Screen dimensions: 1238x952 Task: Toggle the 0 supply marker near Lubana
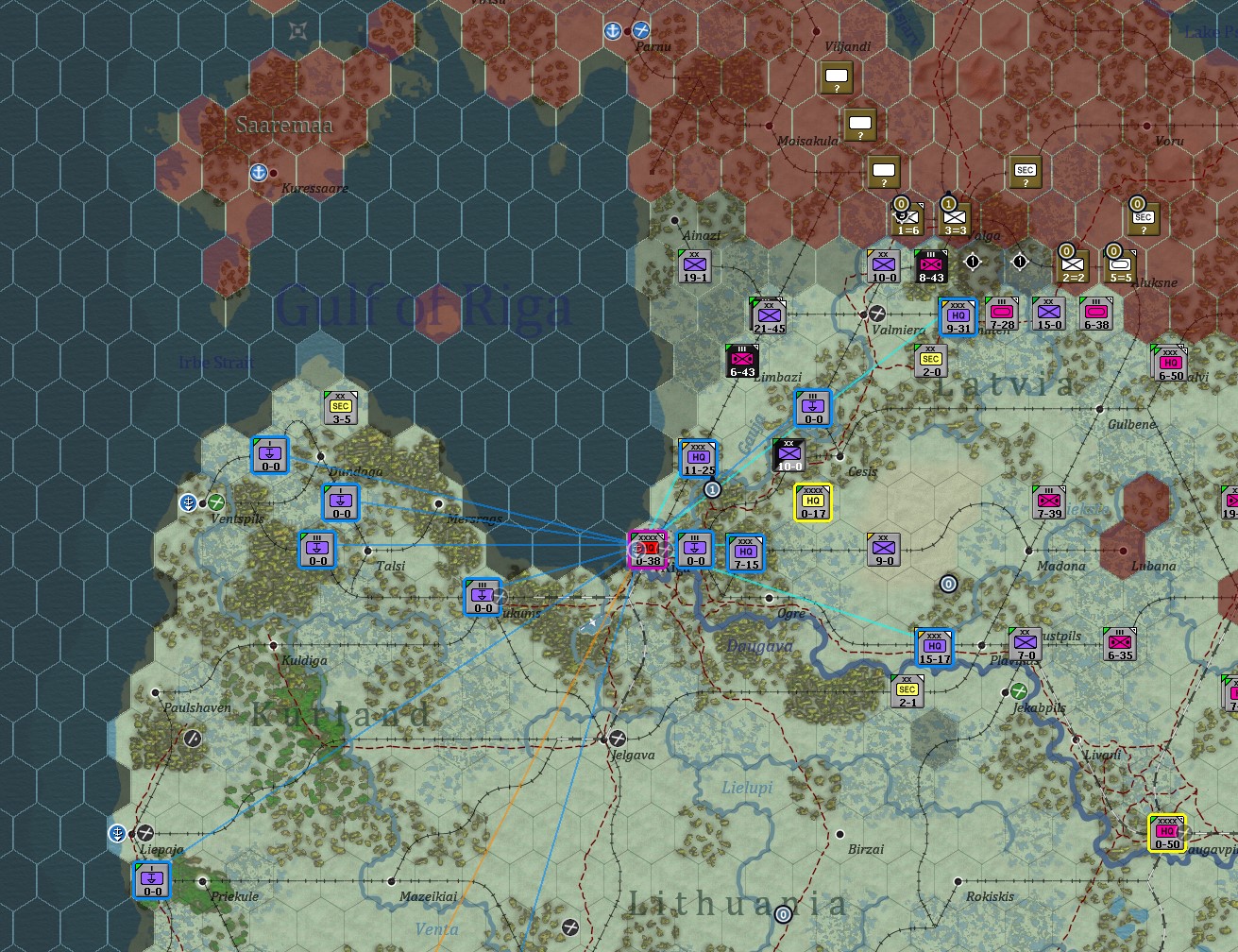tap(947, 584)
